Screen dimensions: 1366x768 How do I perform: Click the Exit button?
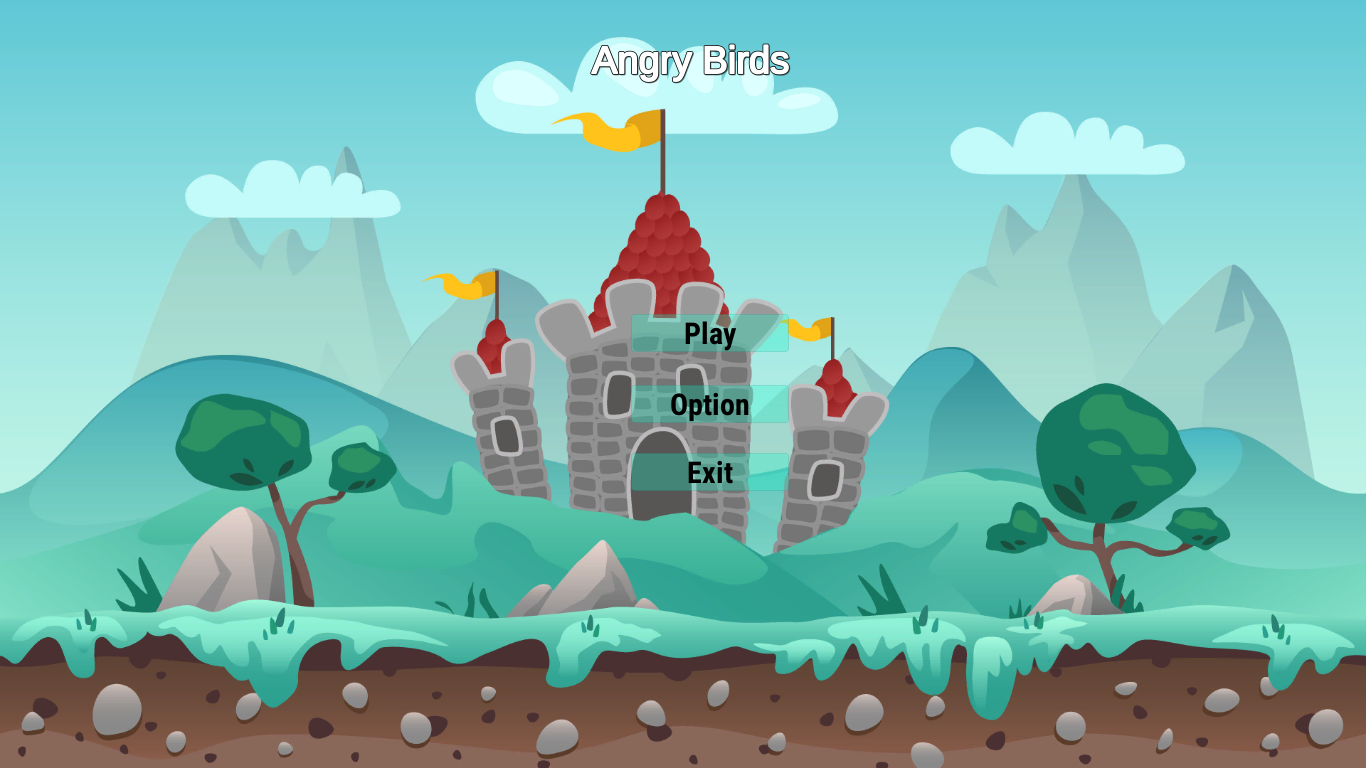709,472
